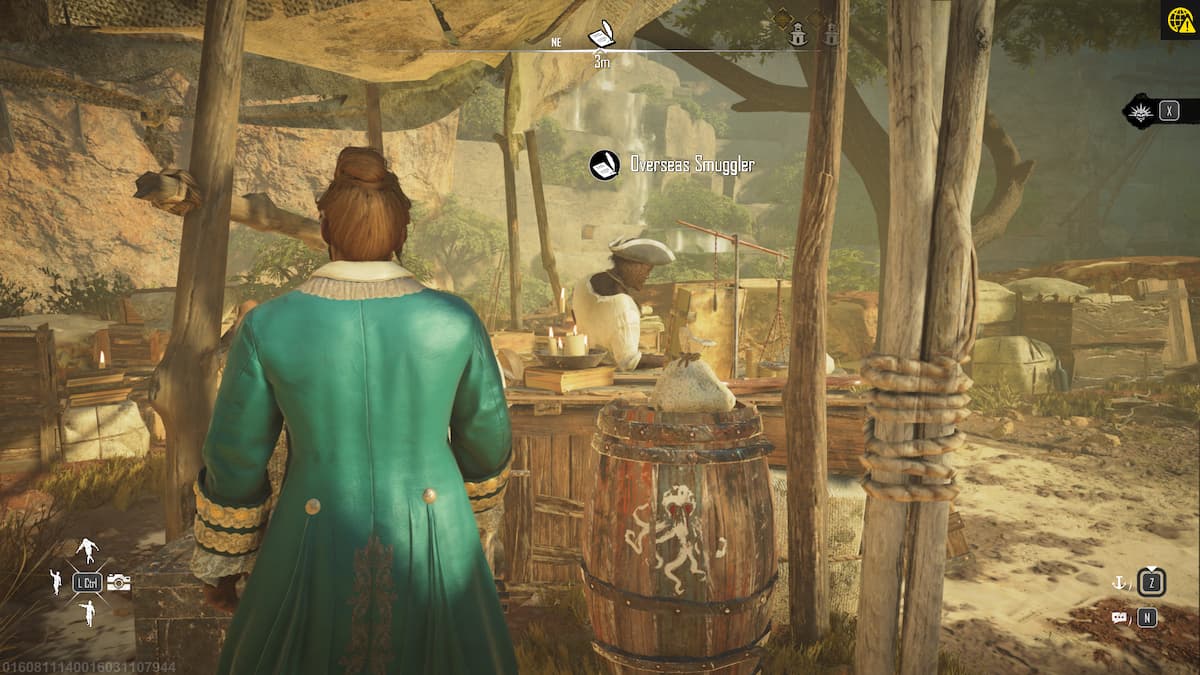Screen dimensions: 1200x675
Task: Select the Overseas Smuggler marker icon
Action: [604, 165]
